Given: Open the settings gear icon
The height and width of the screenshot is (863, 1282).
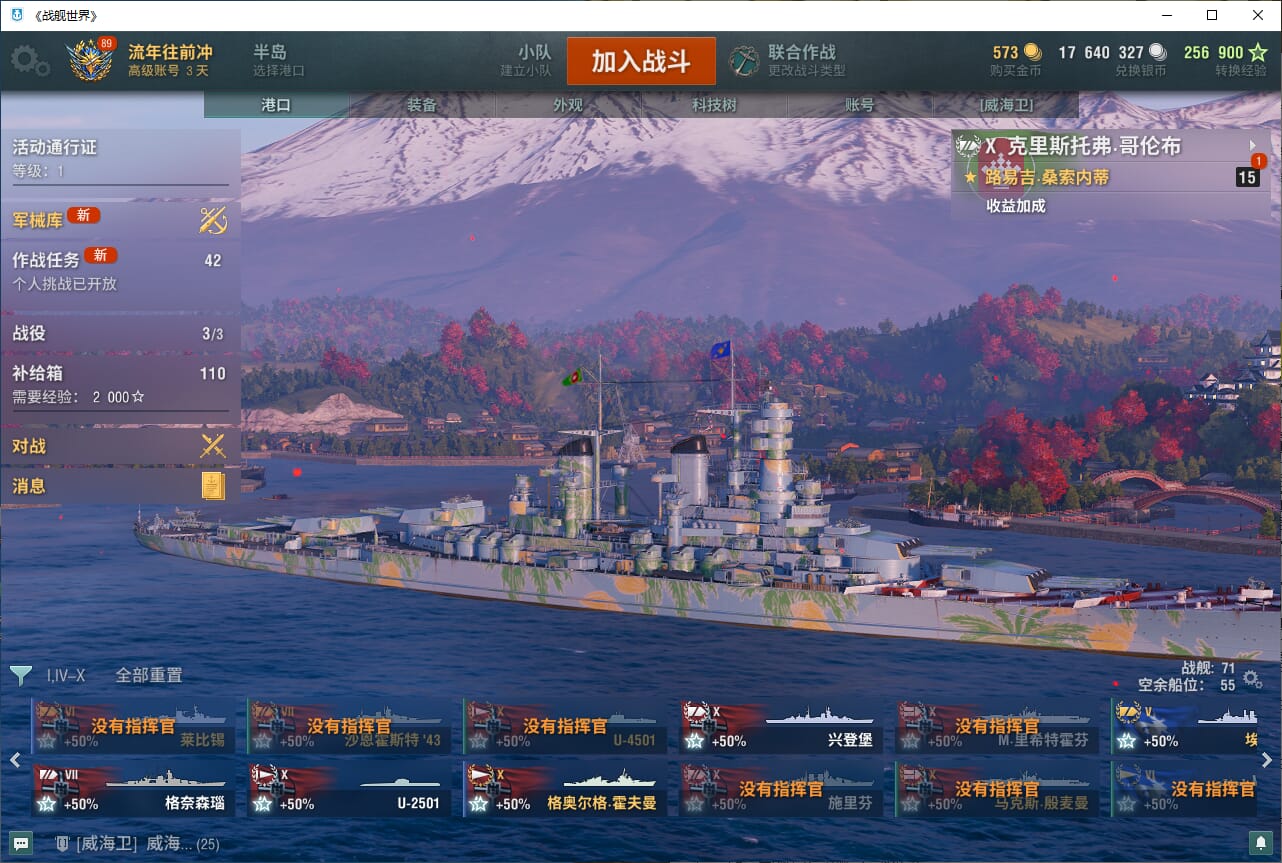Looking at the screenshot, I should tap(29, 61).
